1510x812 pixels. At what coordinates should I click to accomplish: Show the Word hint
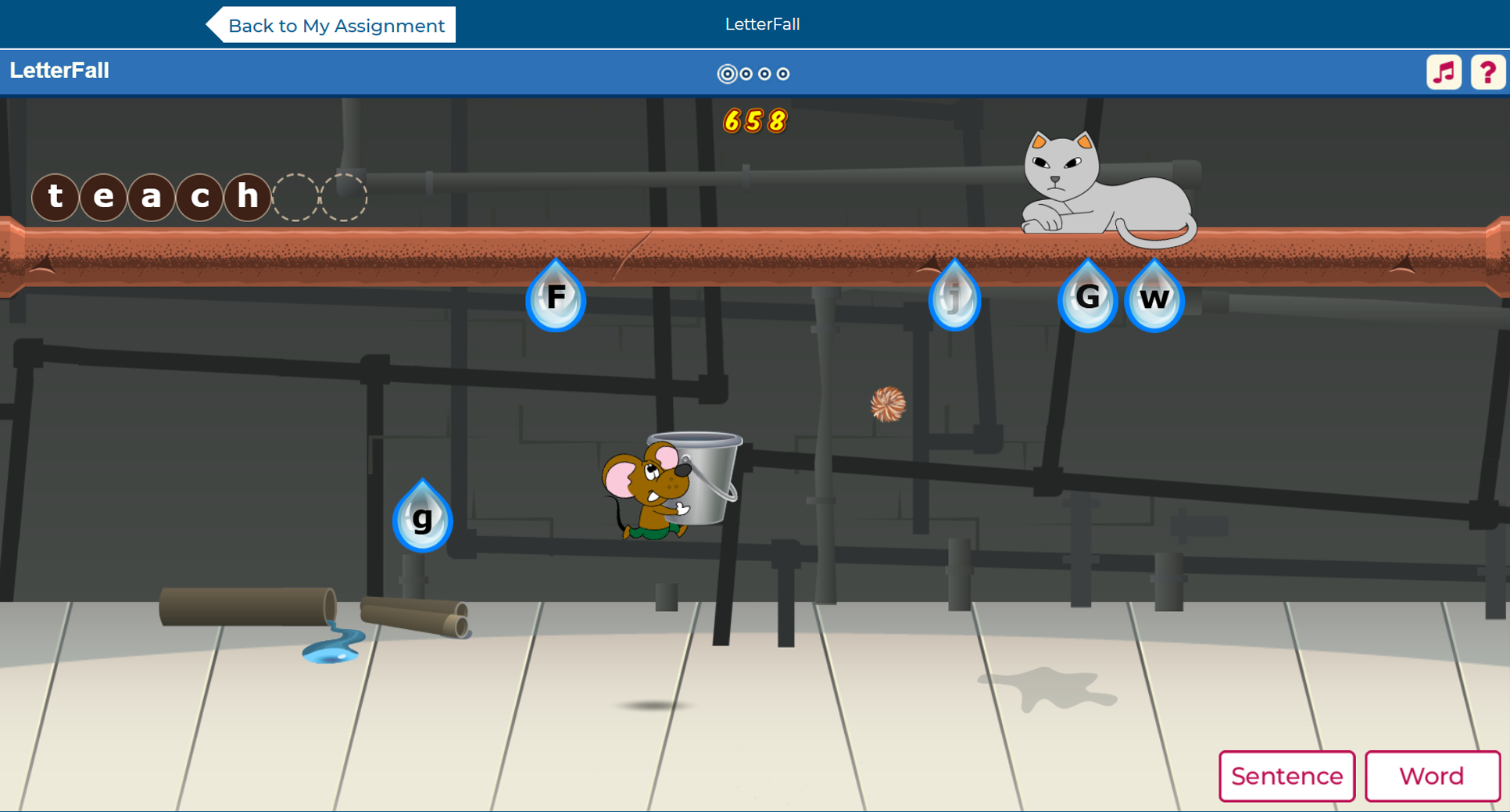point(1431,776)
